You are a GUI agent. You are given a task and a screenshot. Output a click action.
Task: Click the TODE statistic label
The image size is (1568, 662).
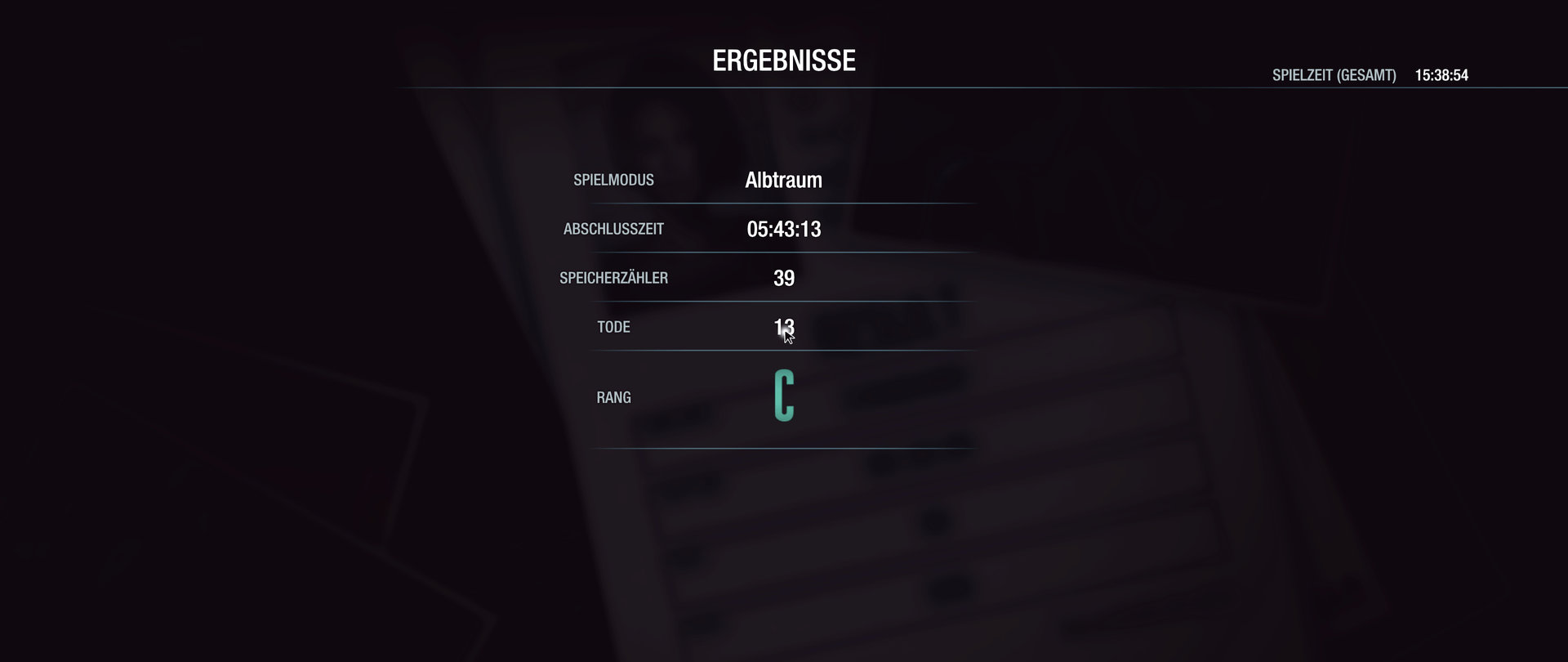613,327
